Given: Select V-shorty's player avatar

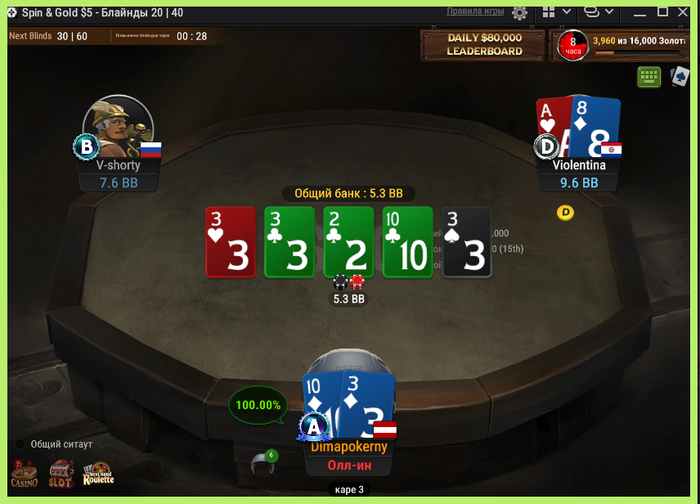Looking at the screenshot, I should 117,124.
